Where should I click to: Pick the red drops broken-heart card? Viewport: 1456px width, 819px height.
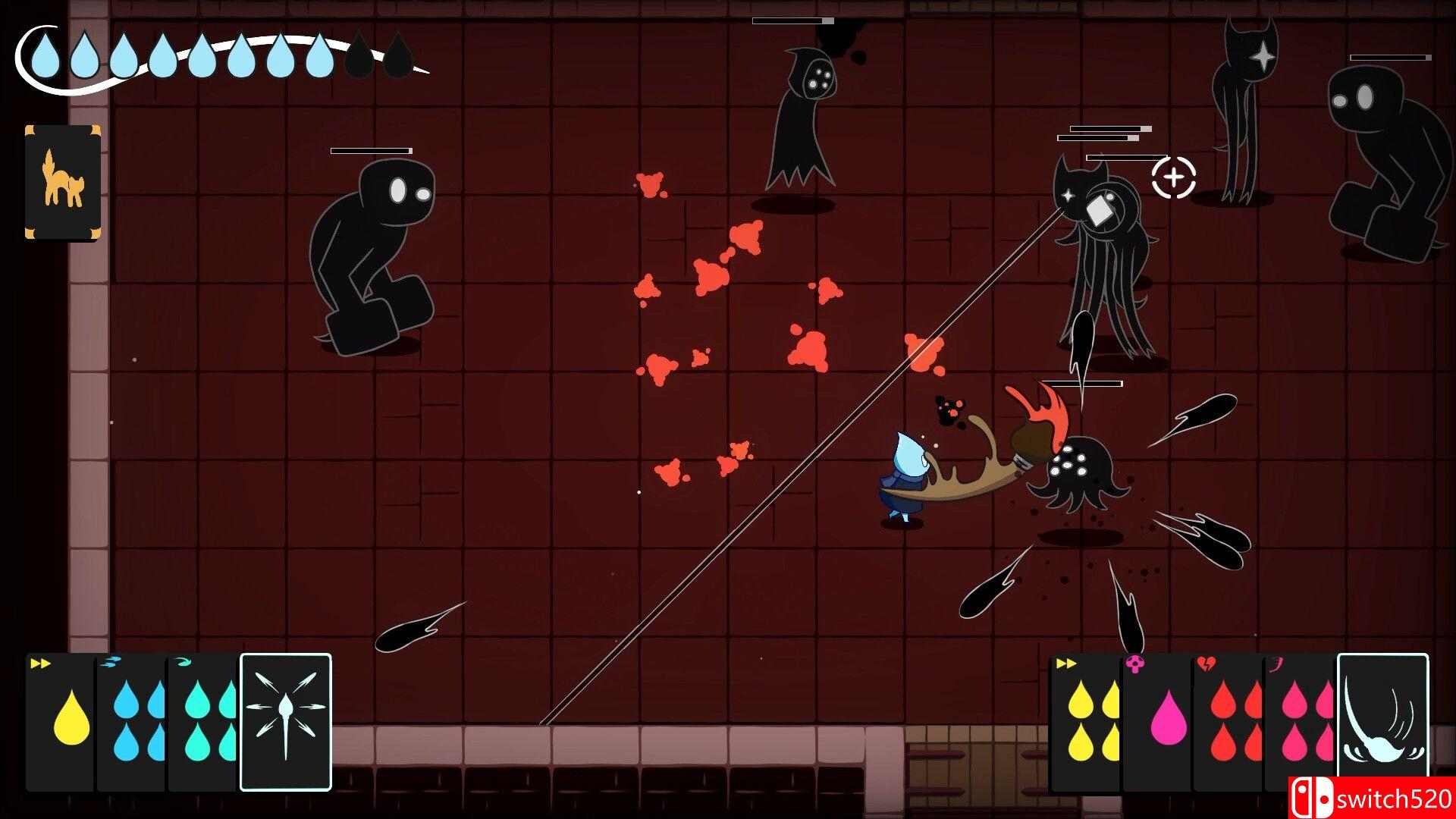point(1227,720)
